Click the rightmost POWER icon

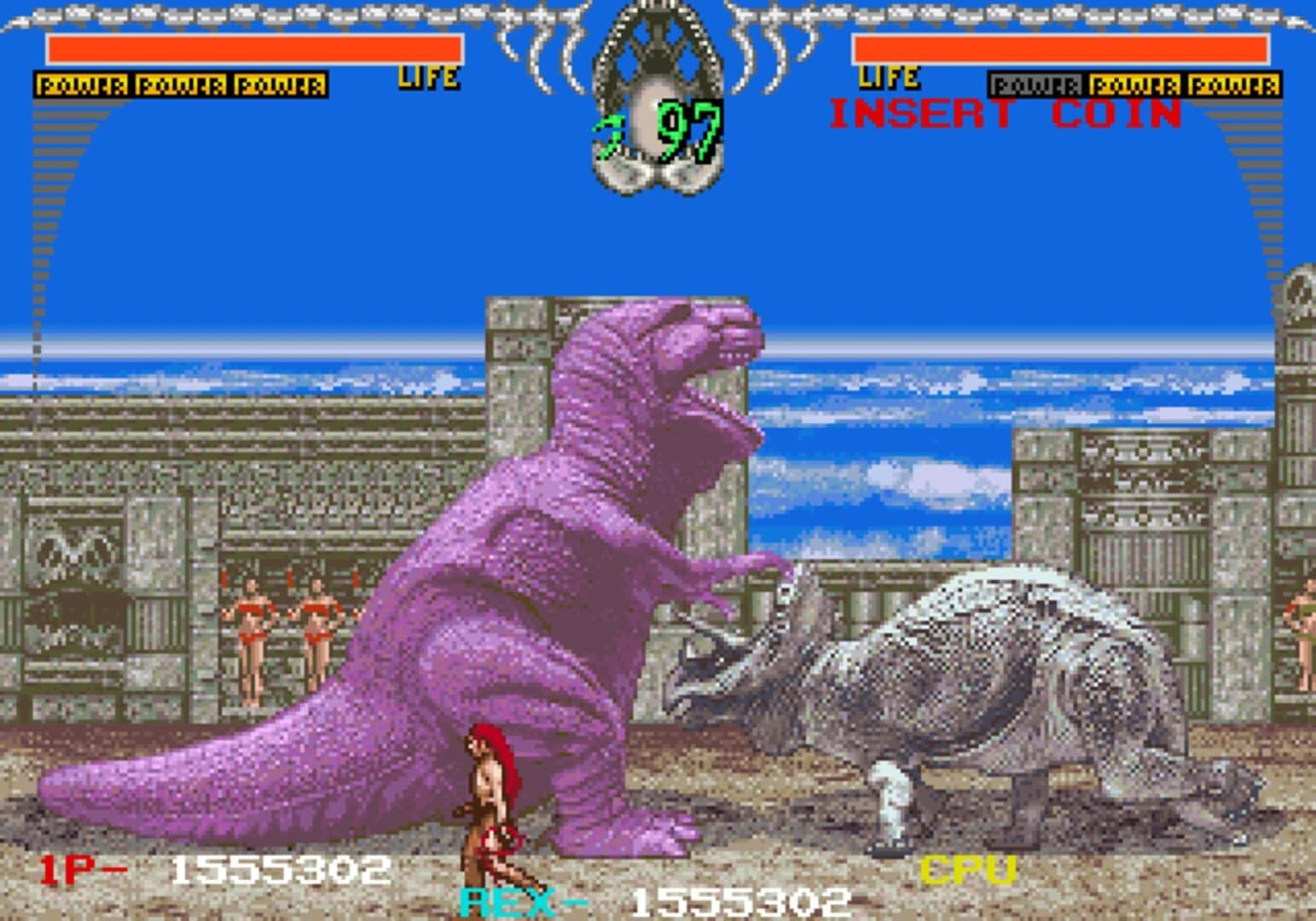pyautogui.click(x=1234, y=83)
